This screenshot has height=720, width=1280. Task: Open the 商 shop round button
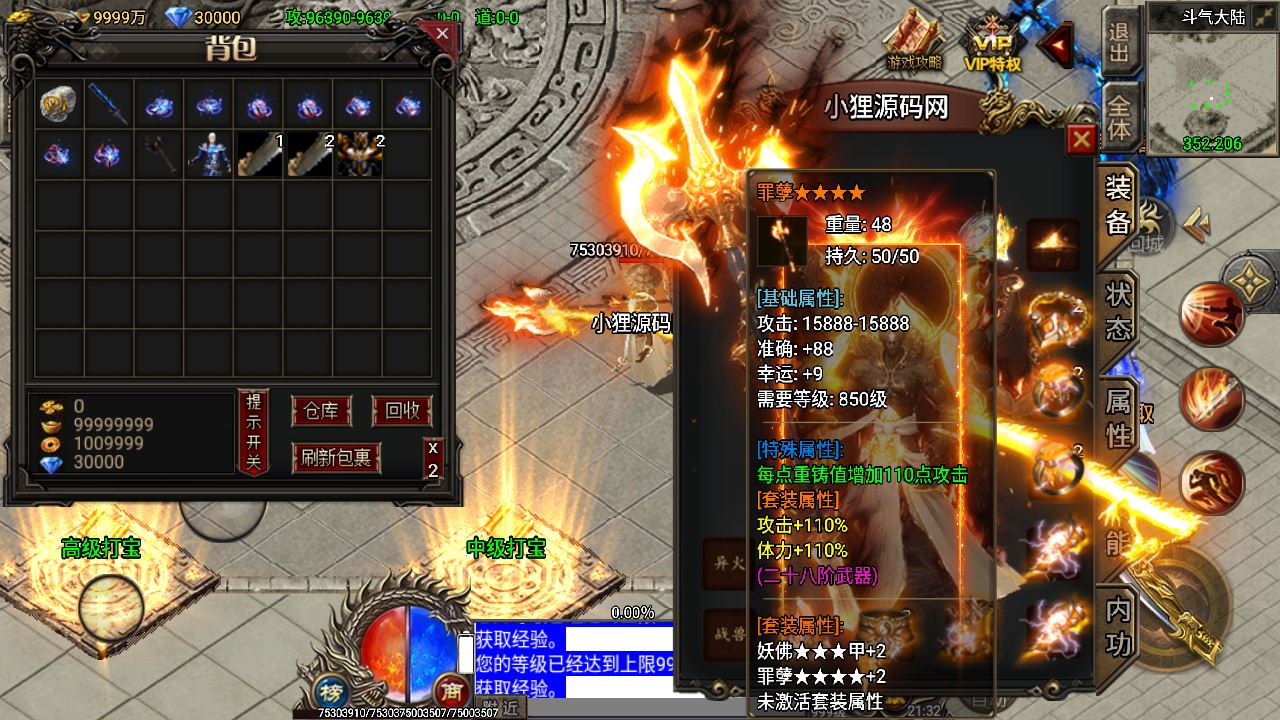[x=452, y=690]
